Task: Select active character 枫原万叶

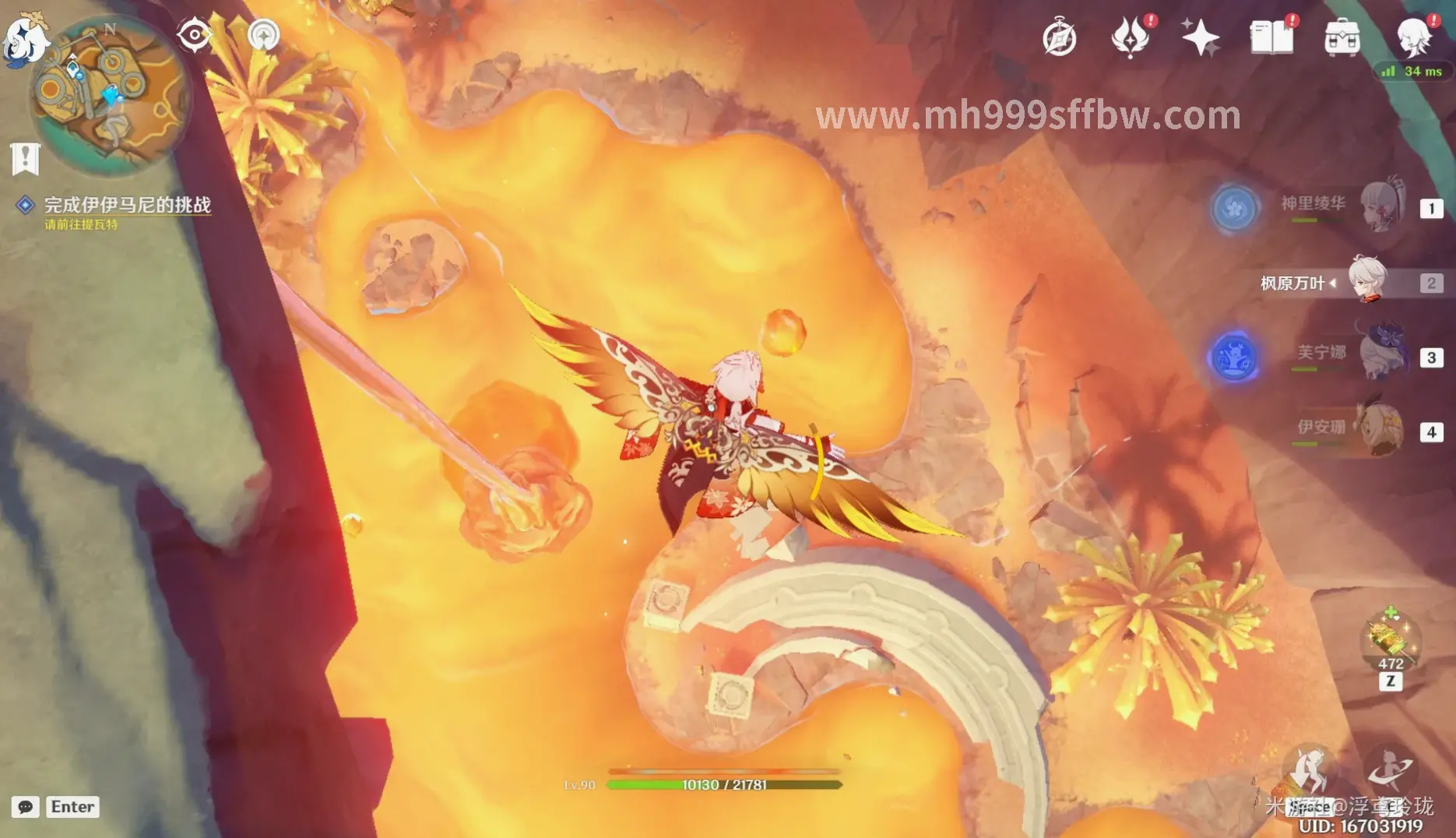Action: [x=1367, y=282]
